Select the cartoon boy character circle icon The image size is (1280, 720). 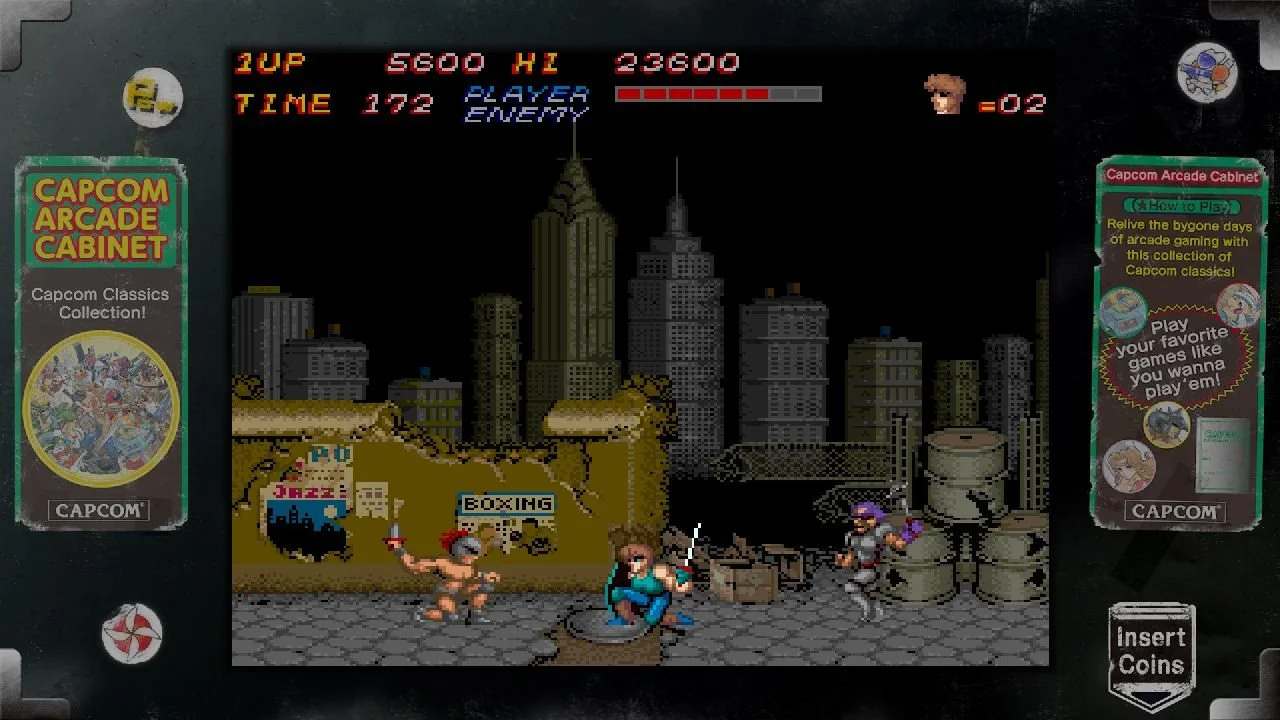pos(1237,308)
